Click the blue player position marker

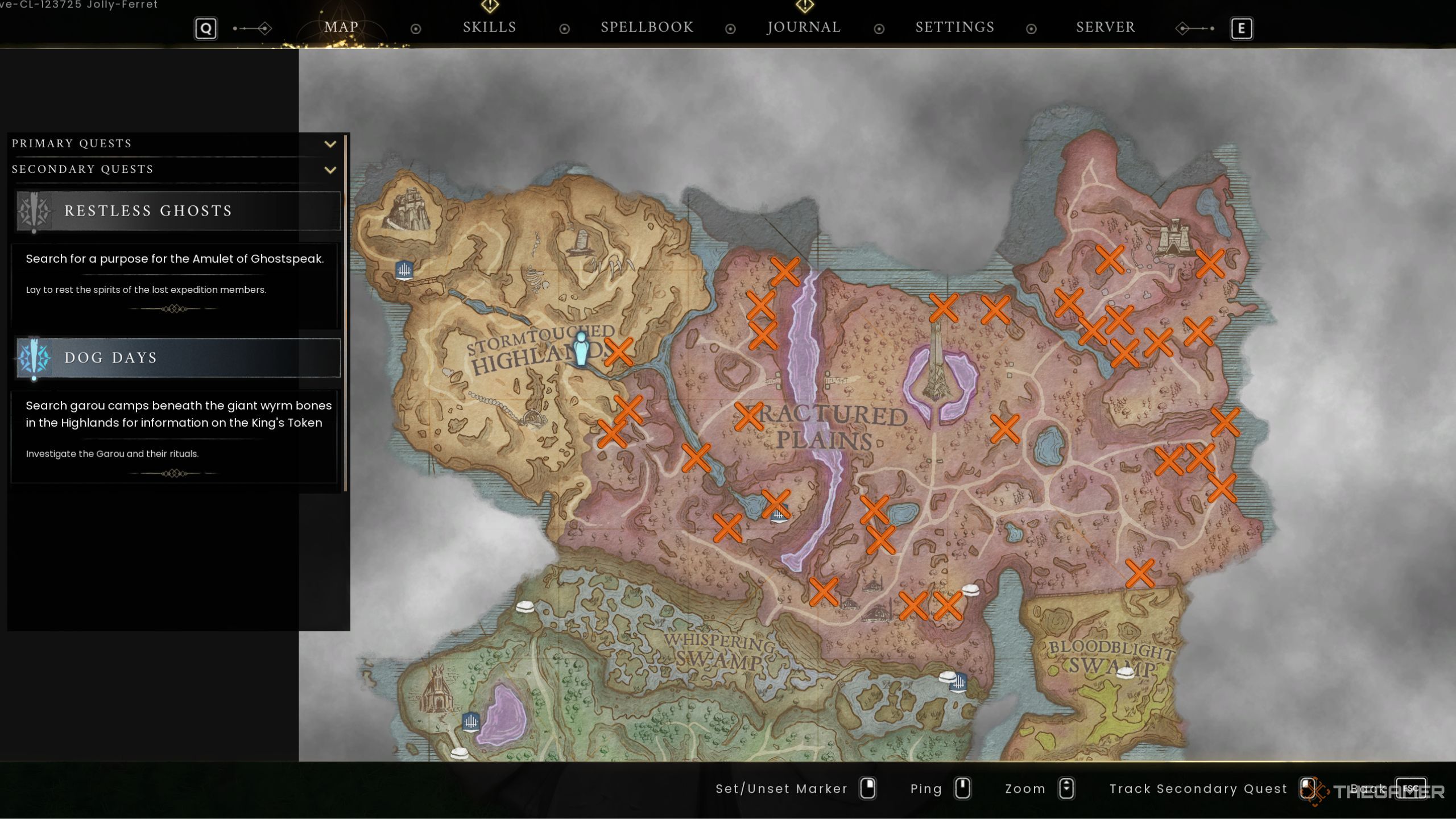click(x=581, y=349)
